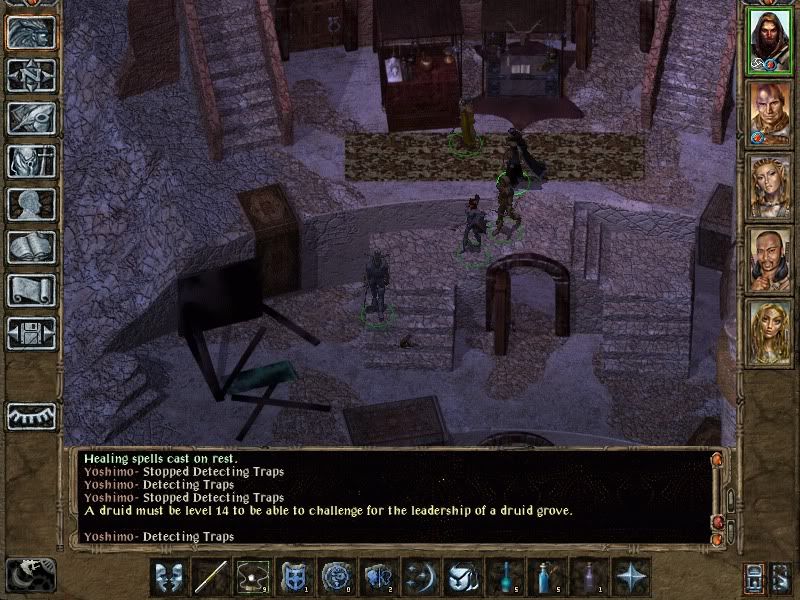Open the party inventory screen

click(x=30, y=161)
